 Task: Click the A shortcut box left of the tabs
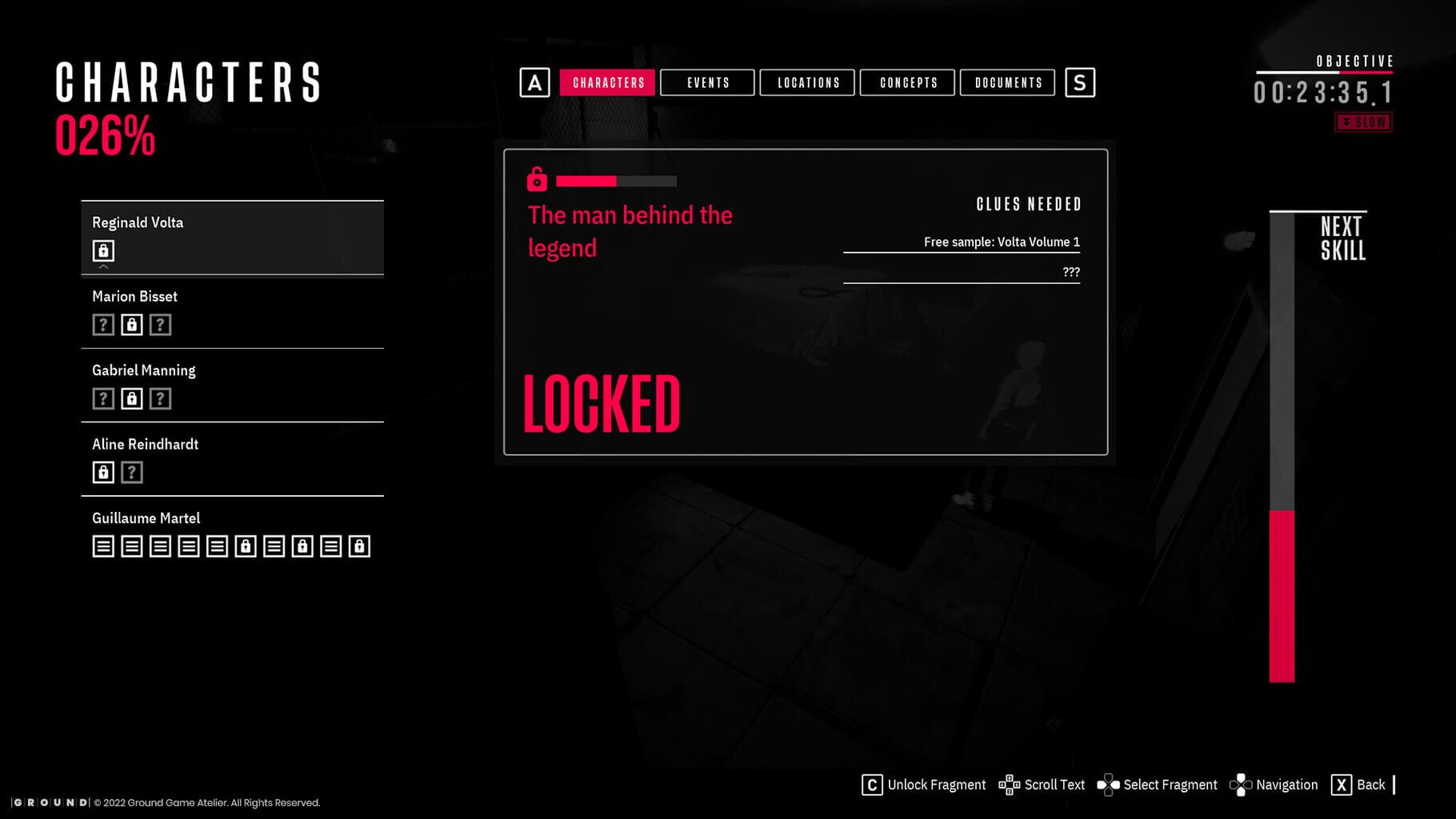click(x=534, y=82)
